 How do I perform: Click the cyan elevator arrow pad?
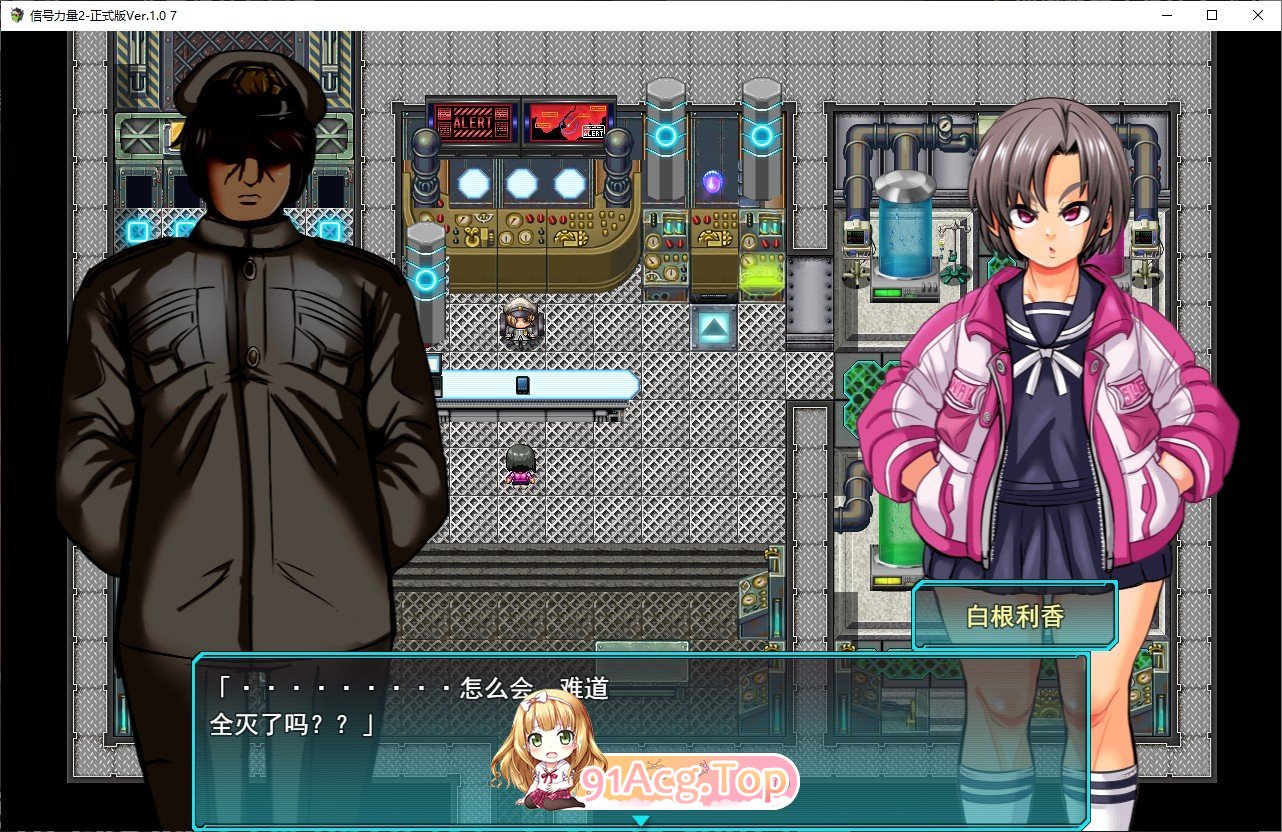click(711, 326)
